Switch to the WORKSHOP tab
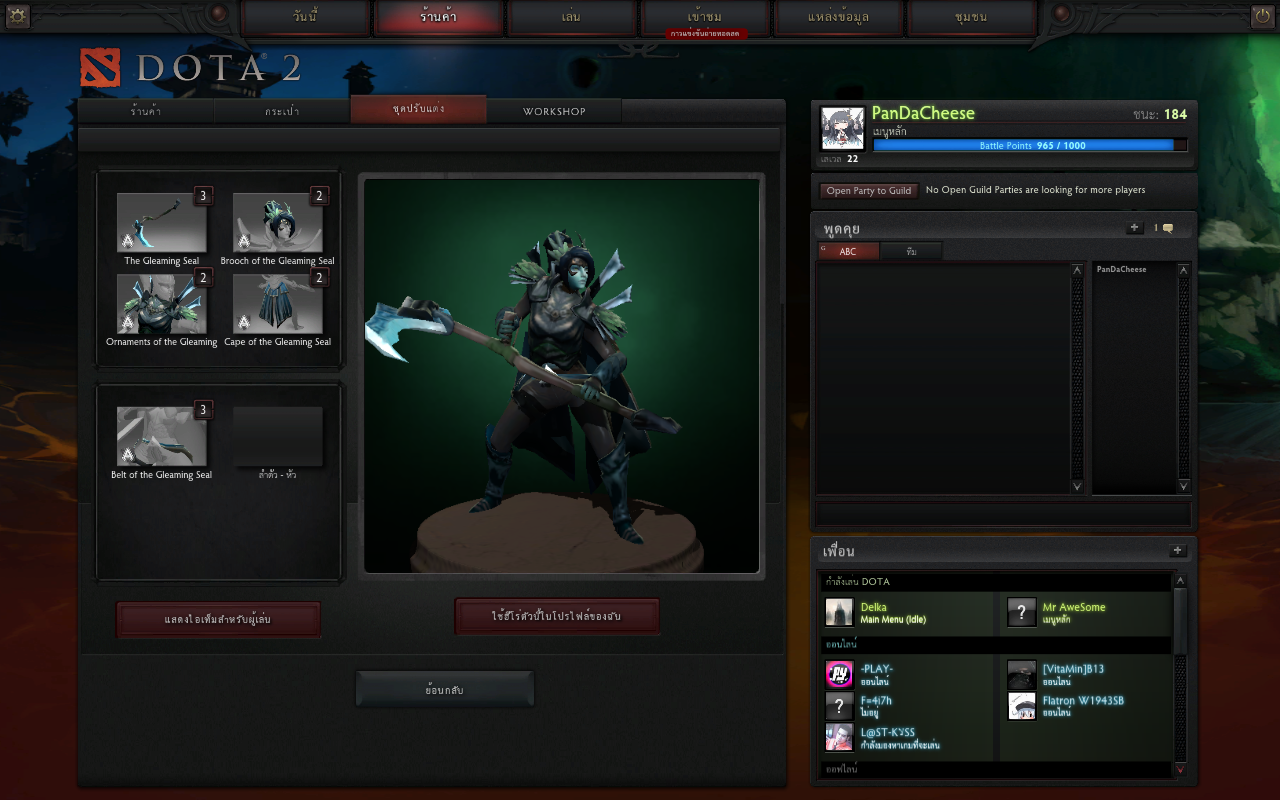This screenshot has height=800, width=1280. pos(554,111)
